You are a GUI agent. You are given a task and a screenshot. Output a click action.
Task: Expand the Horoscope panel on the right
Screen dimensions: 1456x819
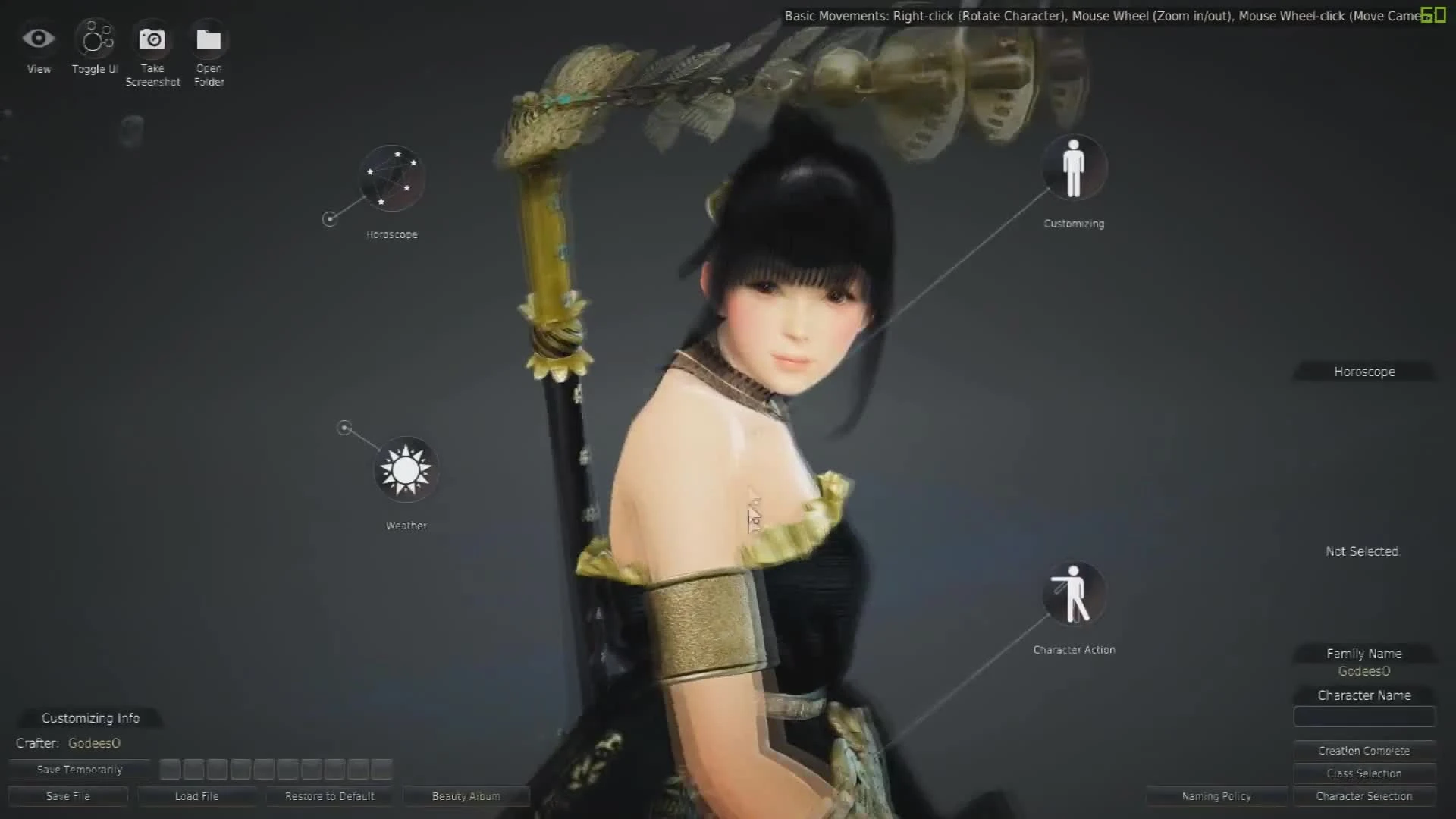pyautogui.click(x=1363, y=372)
